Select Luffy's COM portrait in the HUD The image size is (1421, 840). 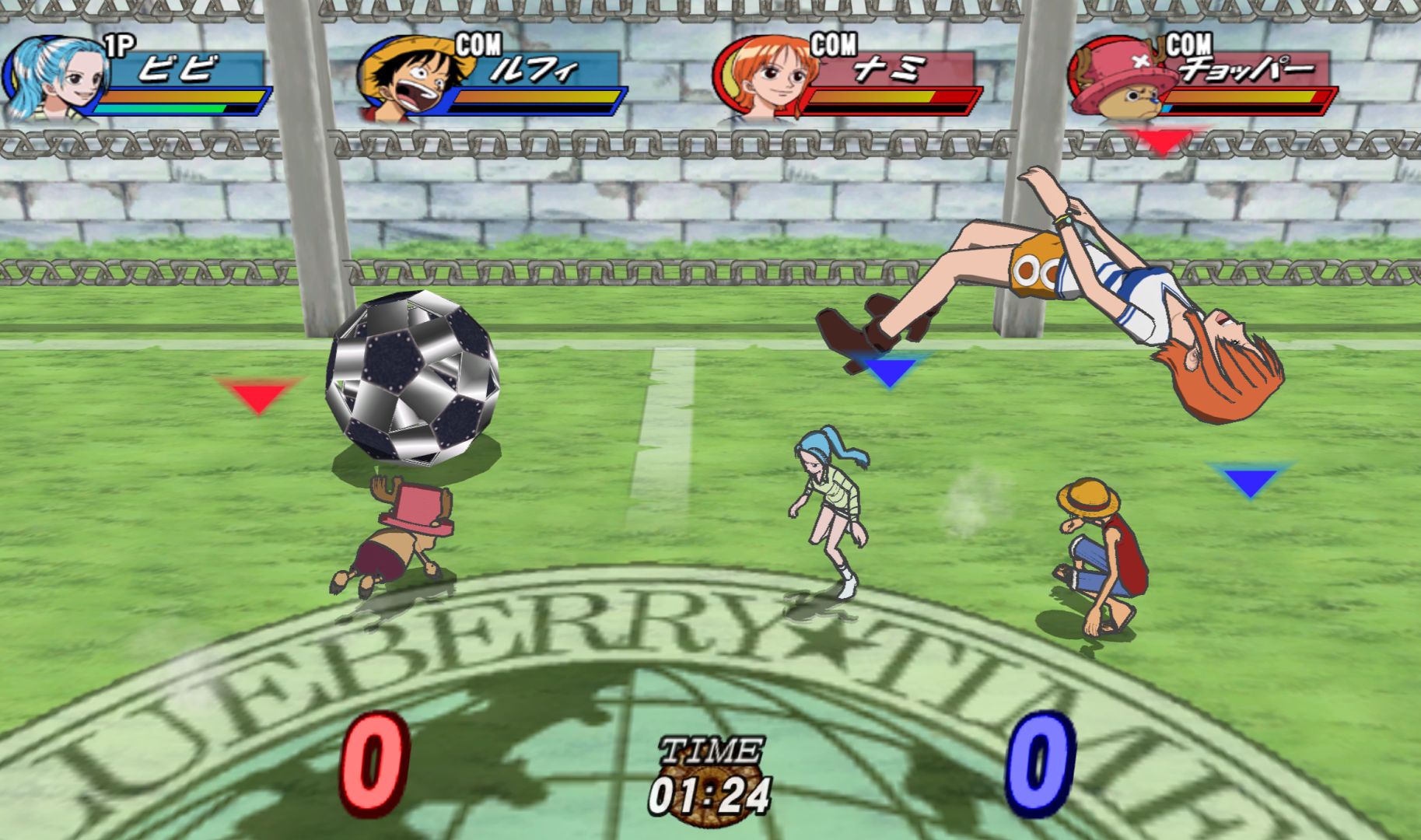tap(408, 78)
